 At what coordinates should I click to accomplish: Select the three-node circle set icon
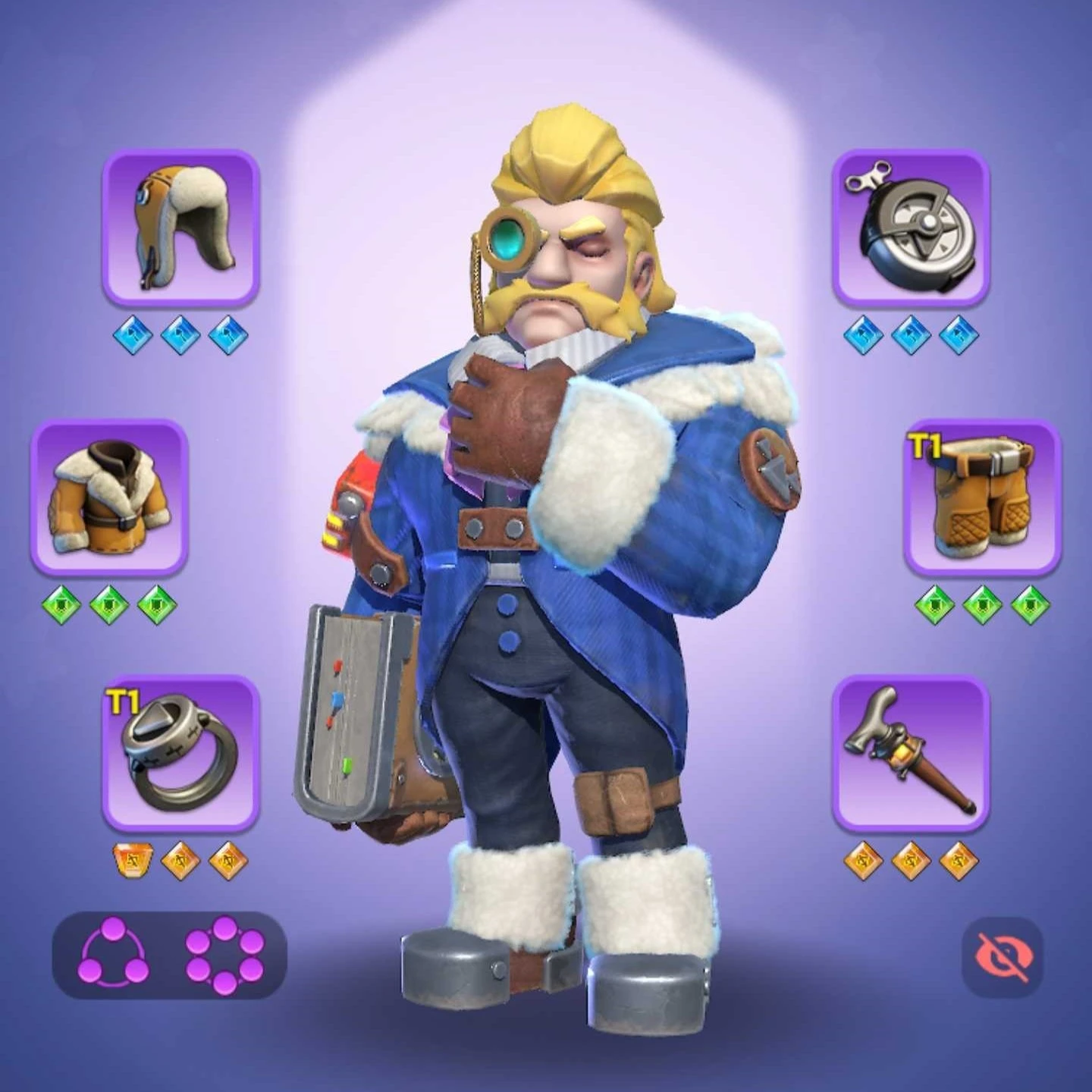click(x=114, y=955)
